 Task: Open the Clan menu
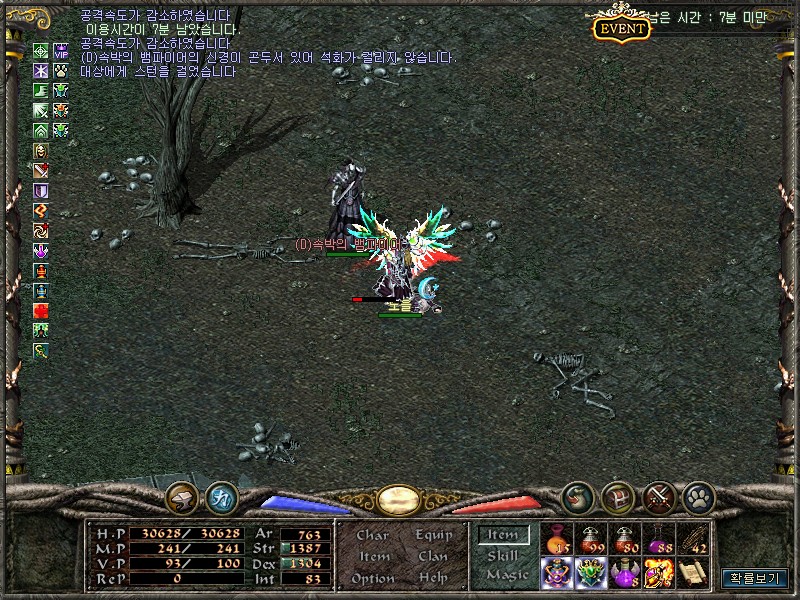(x=434, y=556)
